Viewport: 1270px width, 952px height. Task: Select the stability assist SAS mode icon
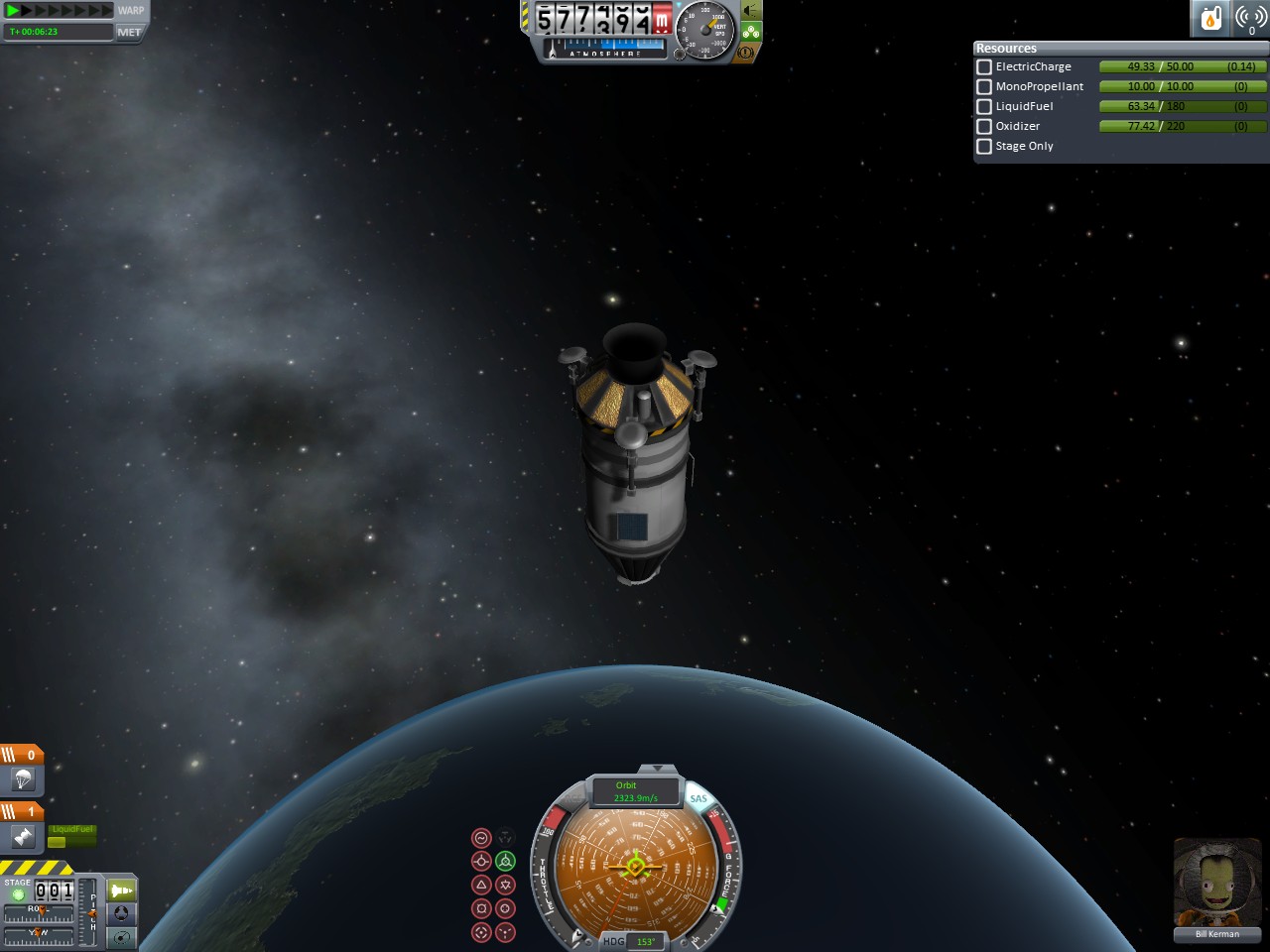point(481,838)
